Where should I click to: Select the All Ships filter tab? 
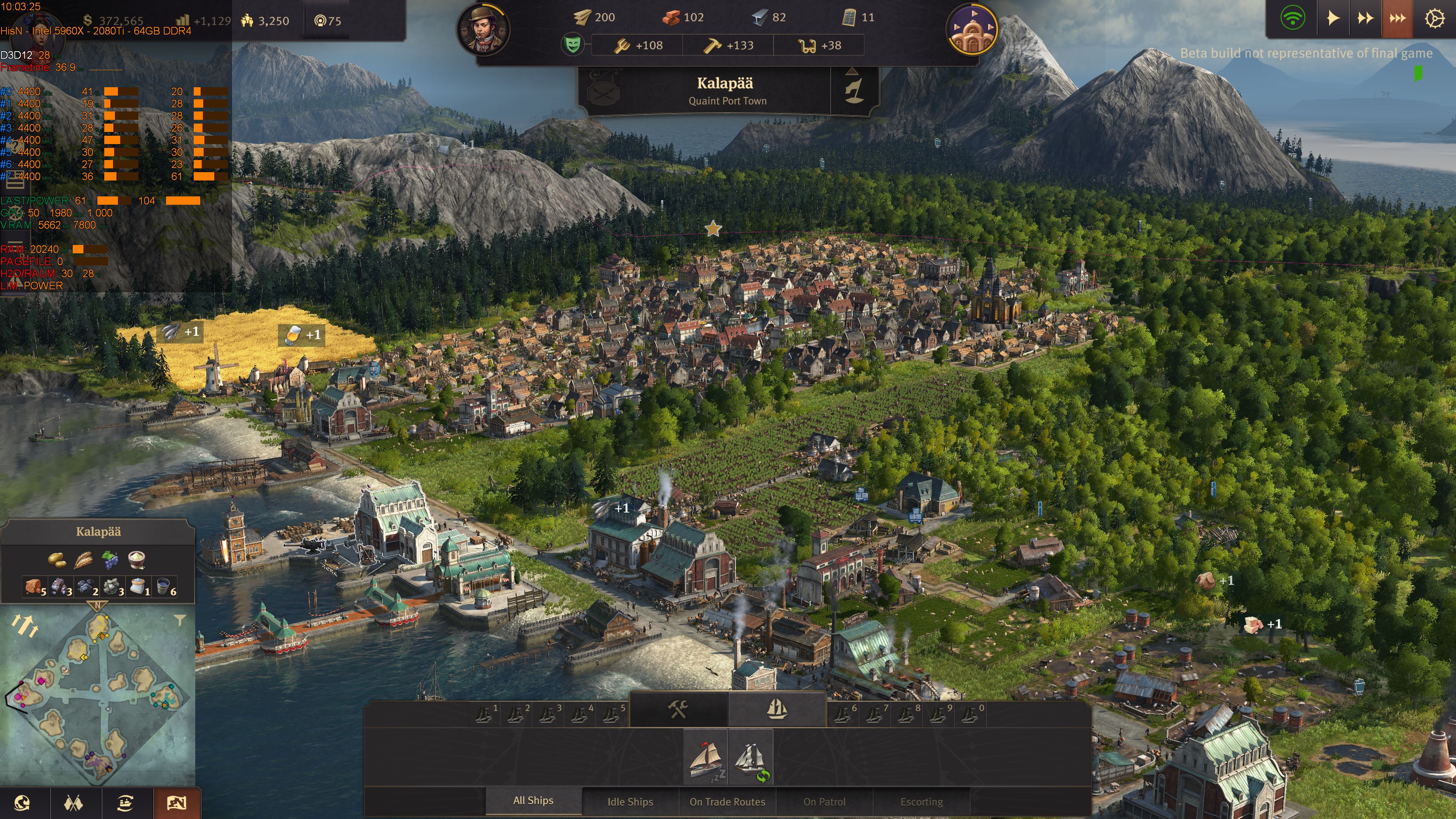533,800
